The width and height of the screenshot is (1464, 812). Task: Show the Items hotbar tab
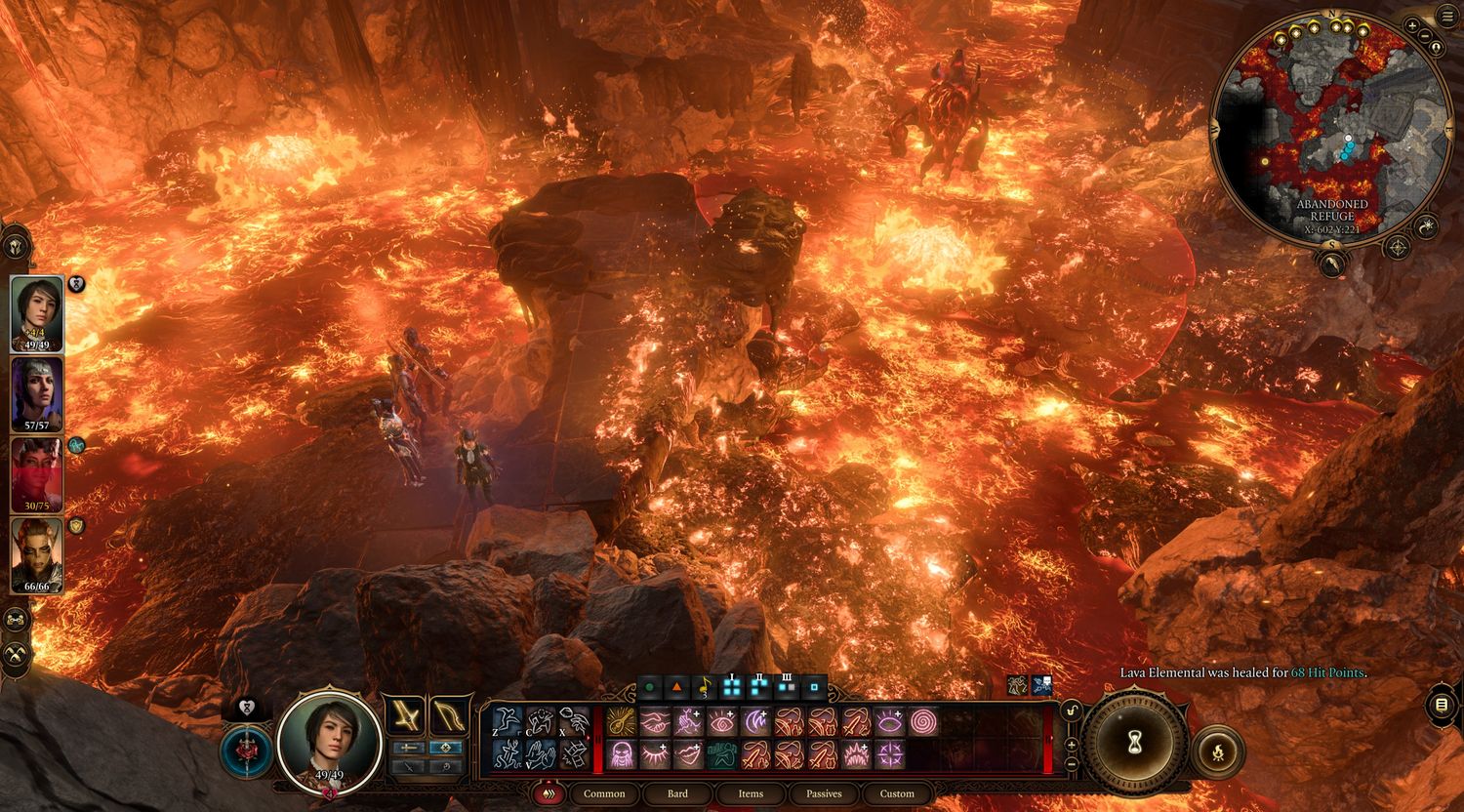pos(751,793)
